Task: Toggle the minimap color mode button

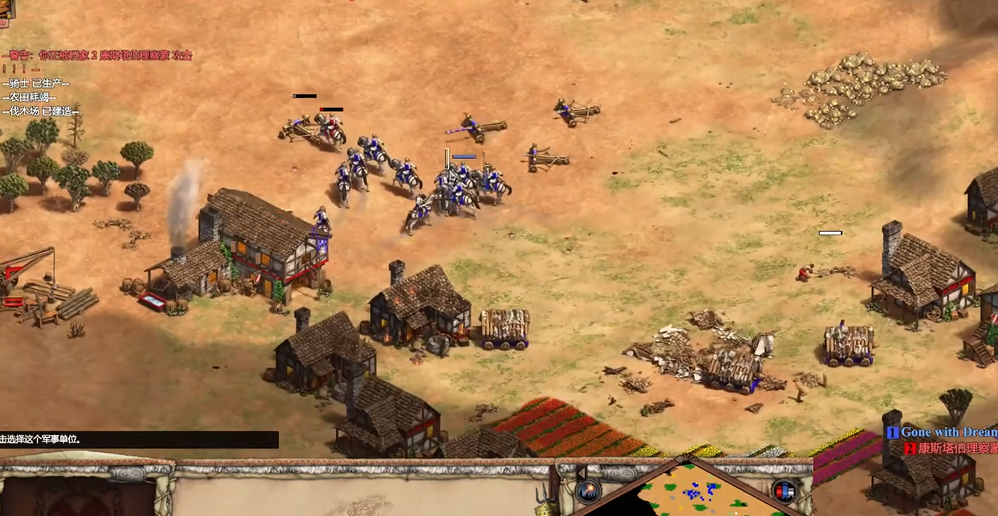Action: 784,491
